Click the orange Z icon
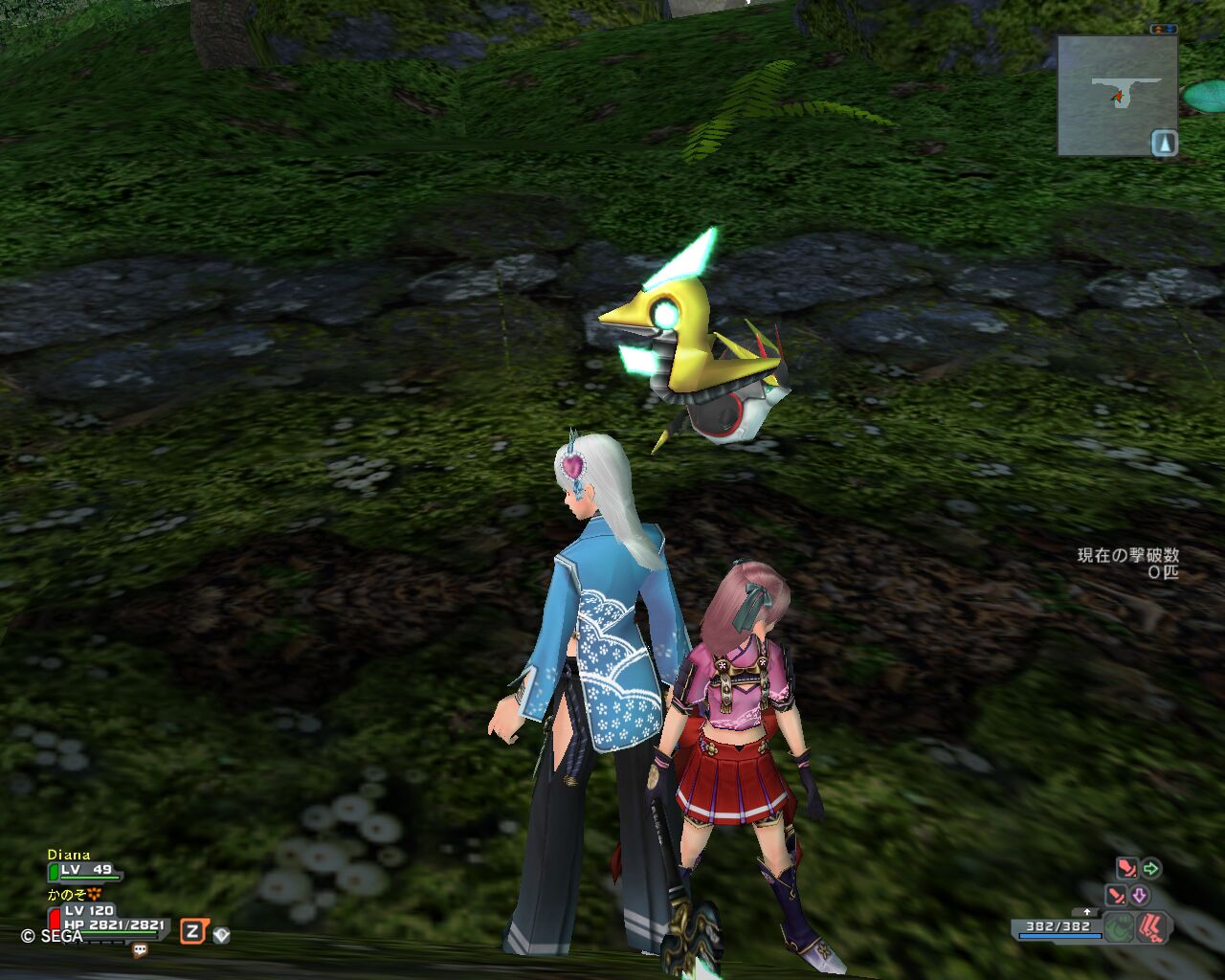1225x980 pixels. (x=192, y=931)
